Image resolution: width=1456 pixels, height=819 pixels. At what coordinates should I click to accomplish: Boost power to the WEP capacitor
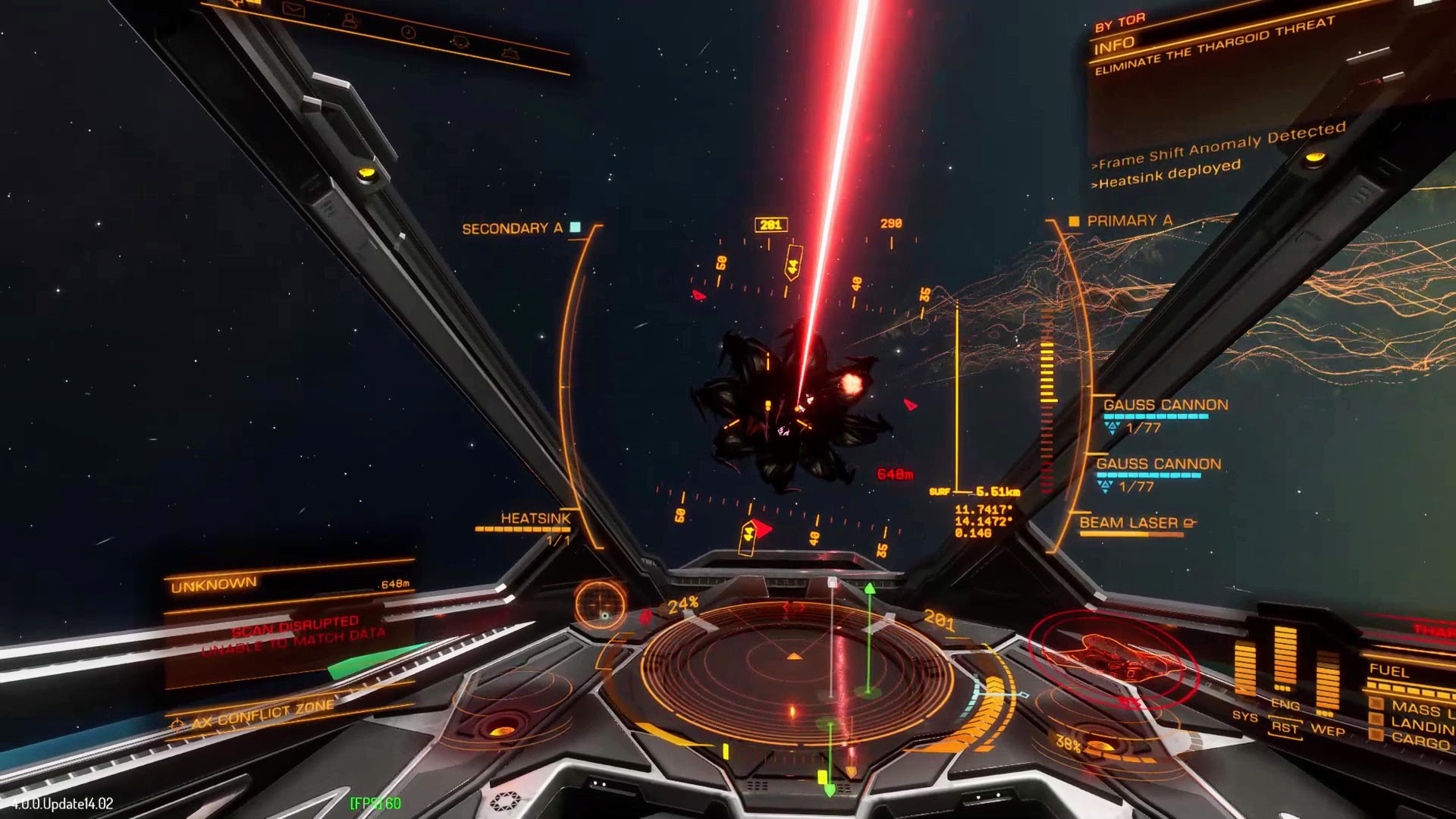(1327, 730)
